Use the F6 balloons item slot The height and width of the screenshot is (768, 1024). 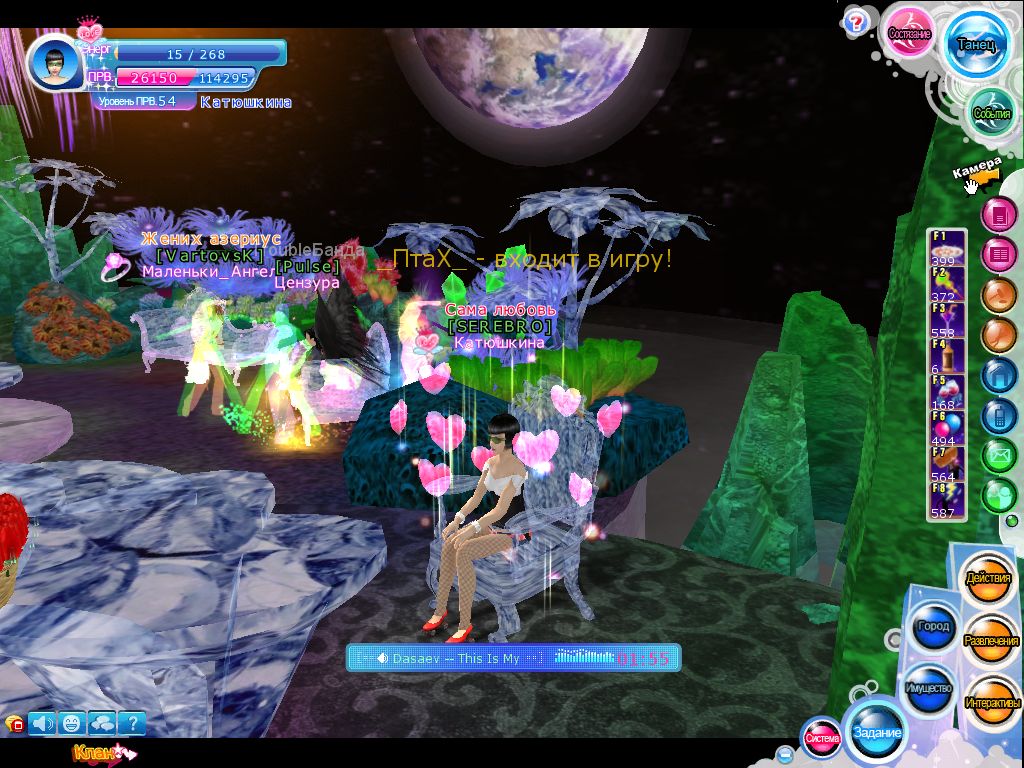click(x=948, y=429)
